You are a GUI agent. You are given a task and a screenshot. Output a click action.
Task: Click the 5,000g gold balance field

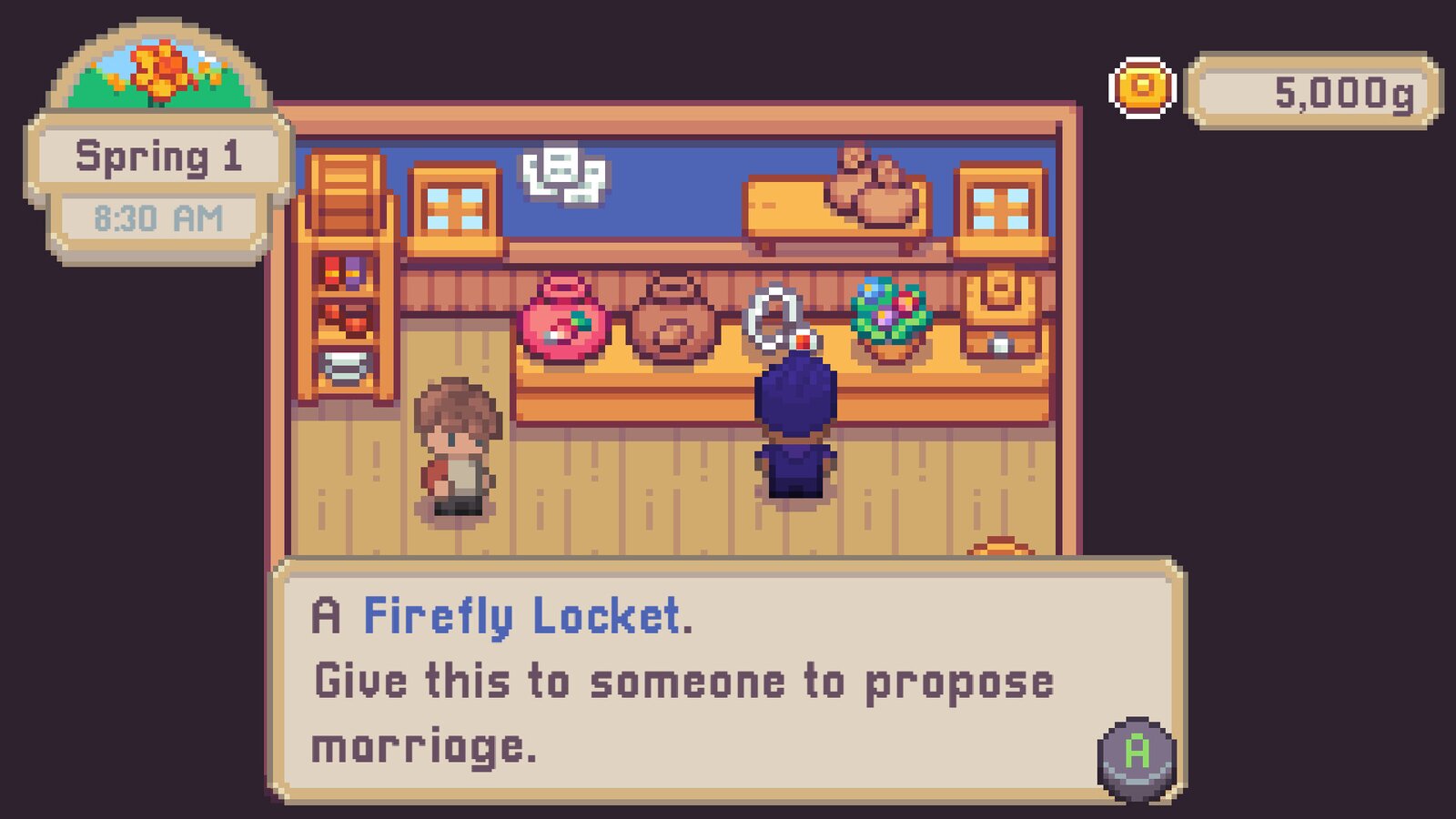click(1310, 89)
